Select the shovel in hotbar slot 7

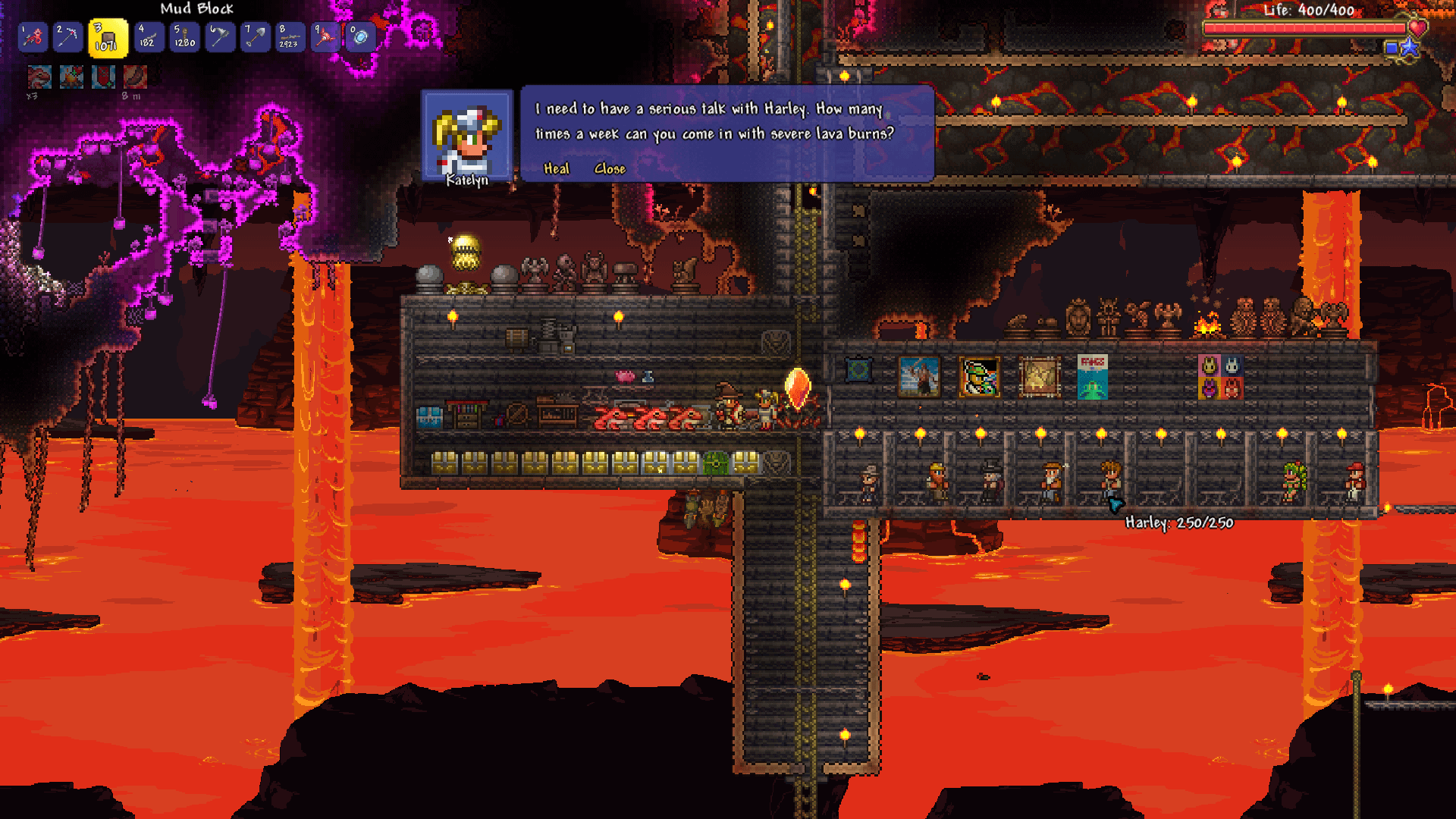pos(256,37)
